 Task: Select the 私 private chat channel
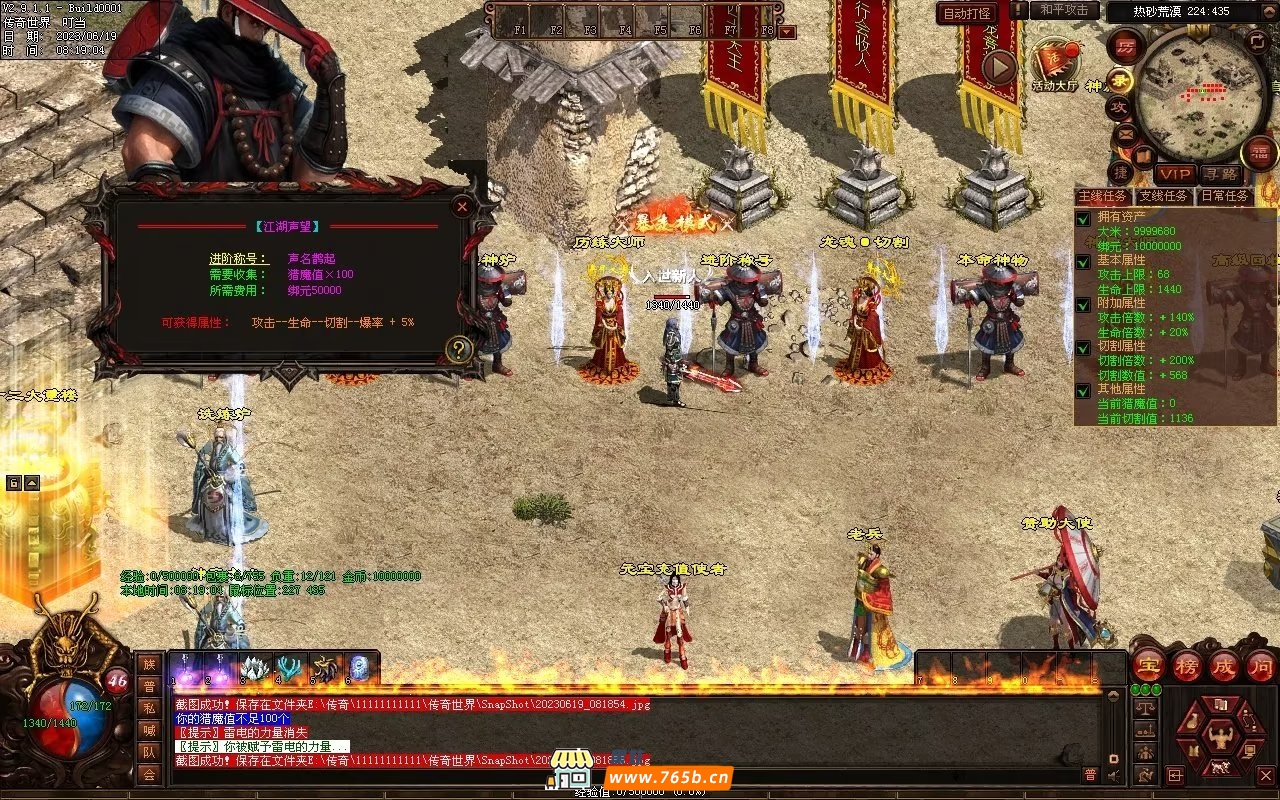pyautogui.click(x=149, y=708)
